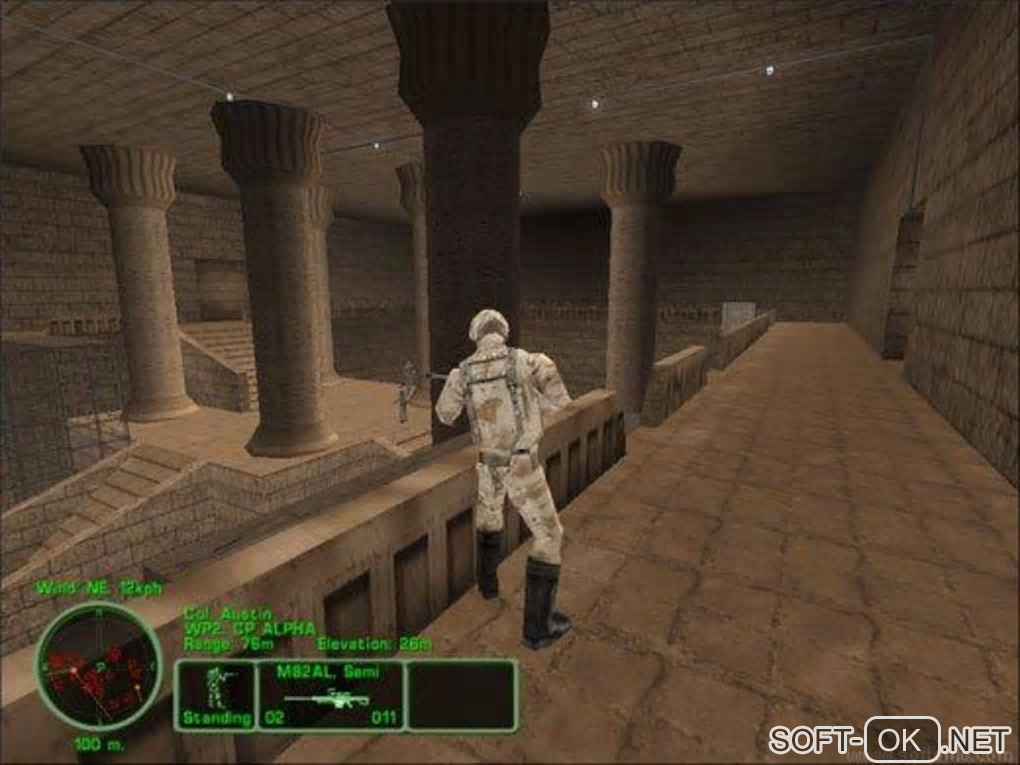Select the M82A1 sniper rifle weapon panel

(x=331, y=693)
